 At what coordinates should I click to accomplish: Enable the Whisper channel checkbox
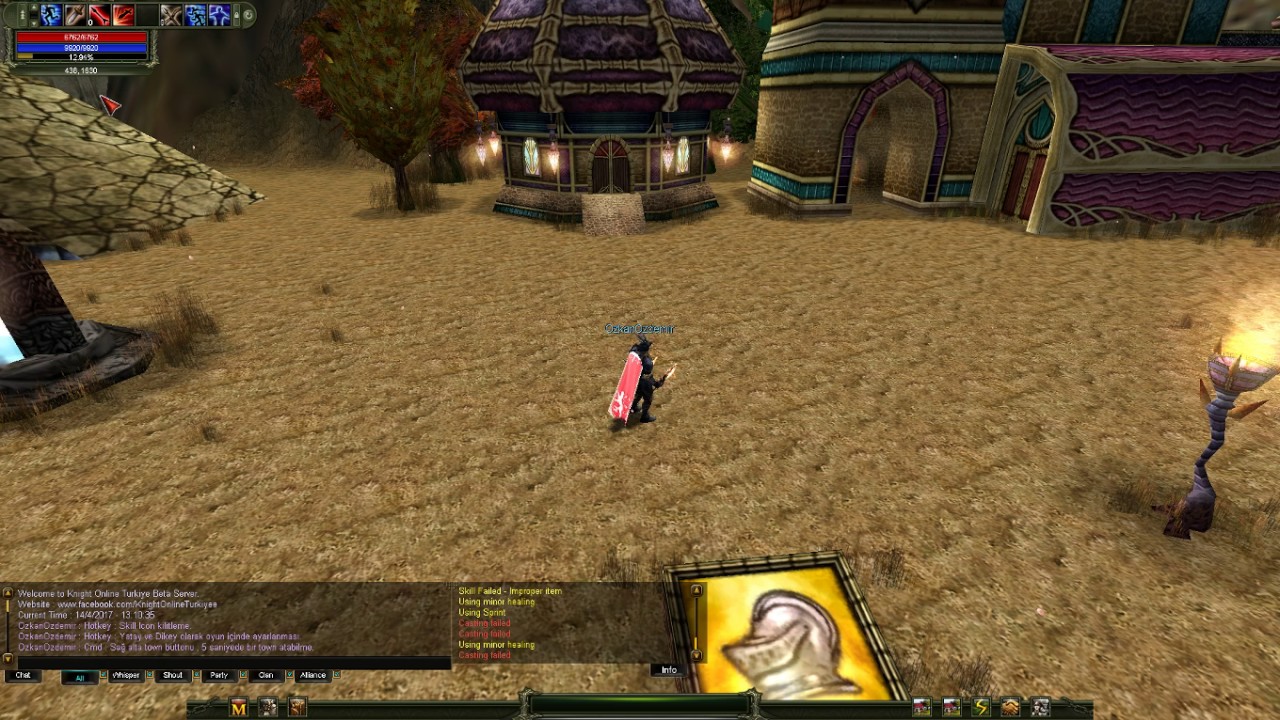(x=149, y=675)
